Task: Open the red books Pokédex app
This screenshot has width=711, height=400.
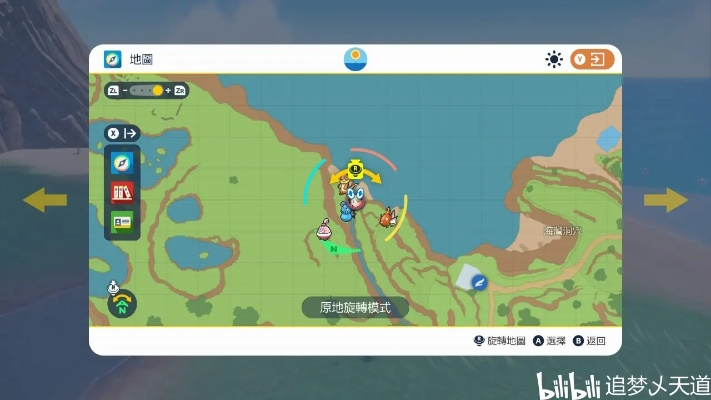Action: [122, 191]
